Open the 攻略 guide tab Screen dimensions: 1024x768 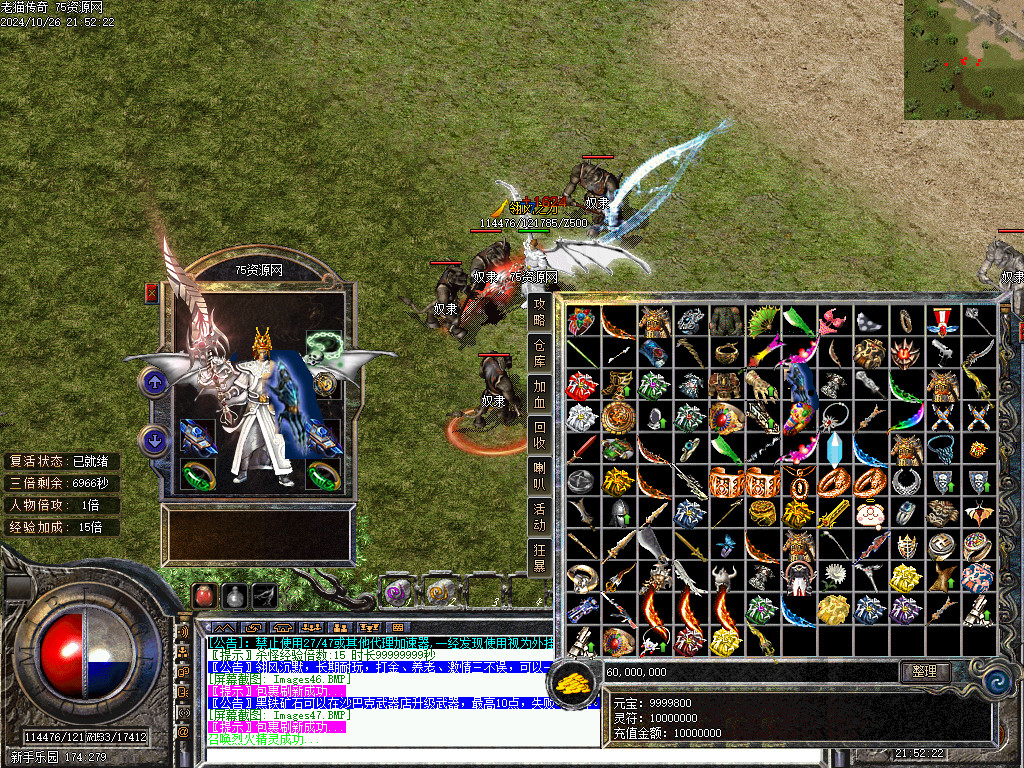pyautogui.click(x=540, y=311)
